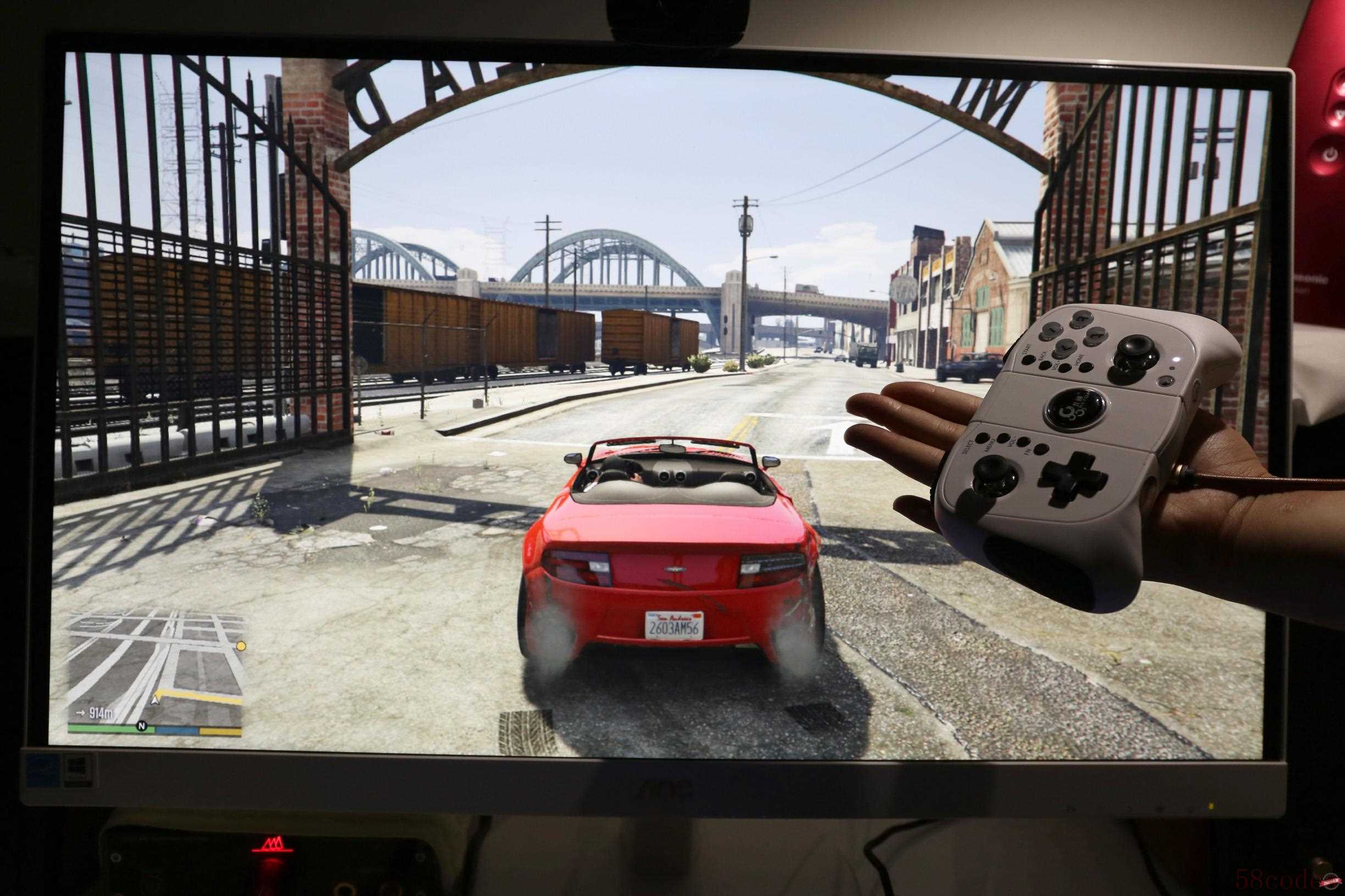Select the yellow destination blip on minimap
The width and height of the screenshot is (1345, 896).
click(x=241, y=646)
